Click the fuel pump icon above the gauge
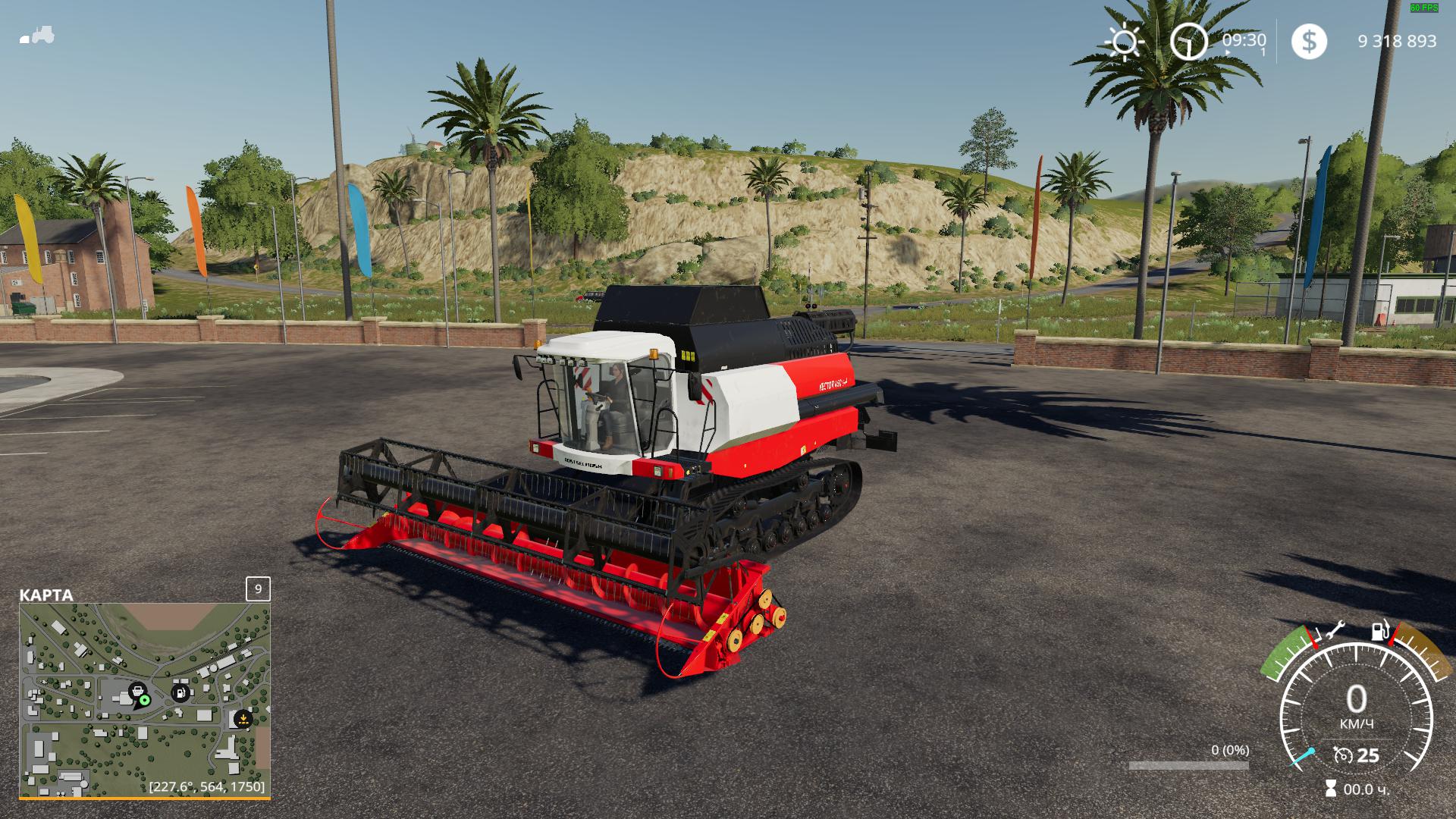This screenshot has height=819, width=1456. click(x=1379, y=631)
